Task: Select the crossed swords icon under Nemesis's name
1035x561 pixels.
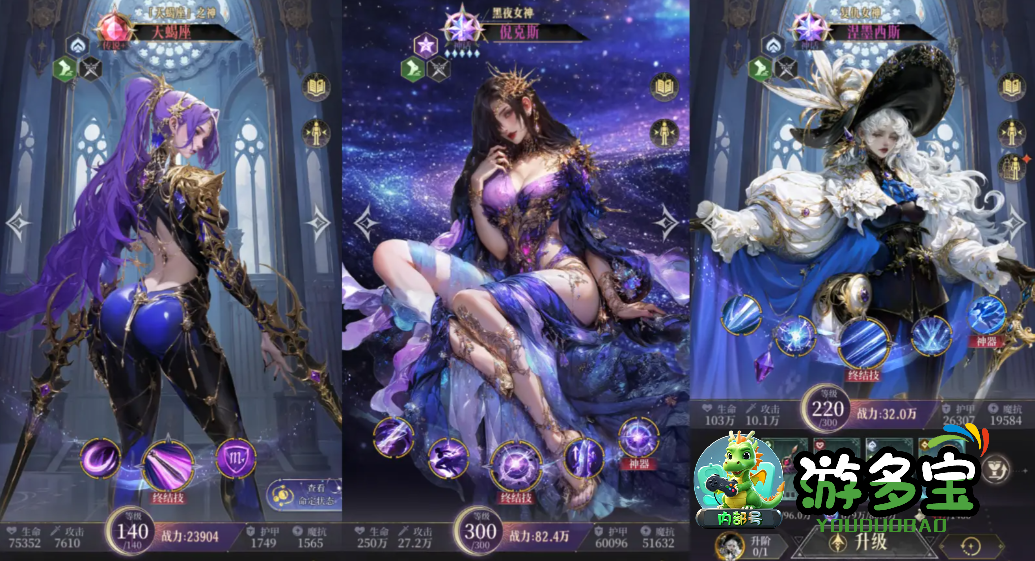Action: (787, 68)
